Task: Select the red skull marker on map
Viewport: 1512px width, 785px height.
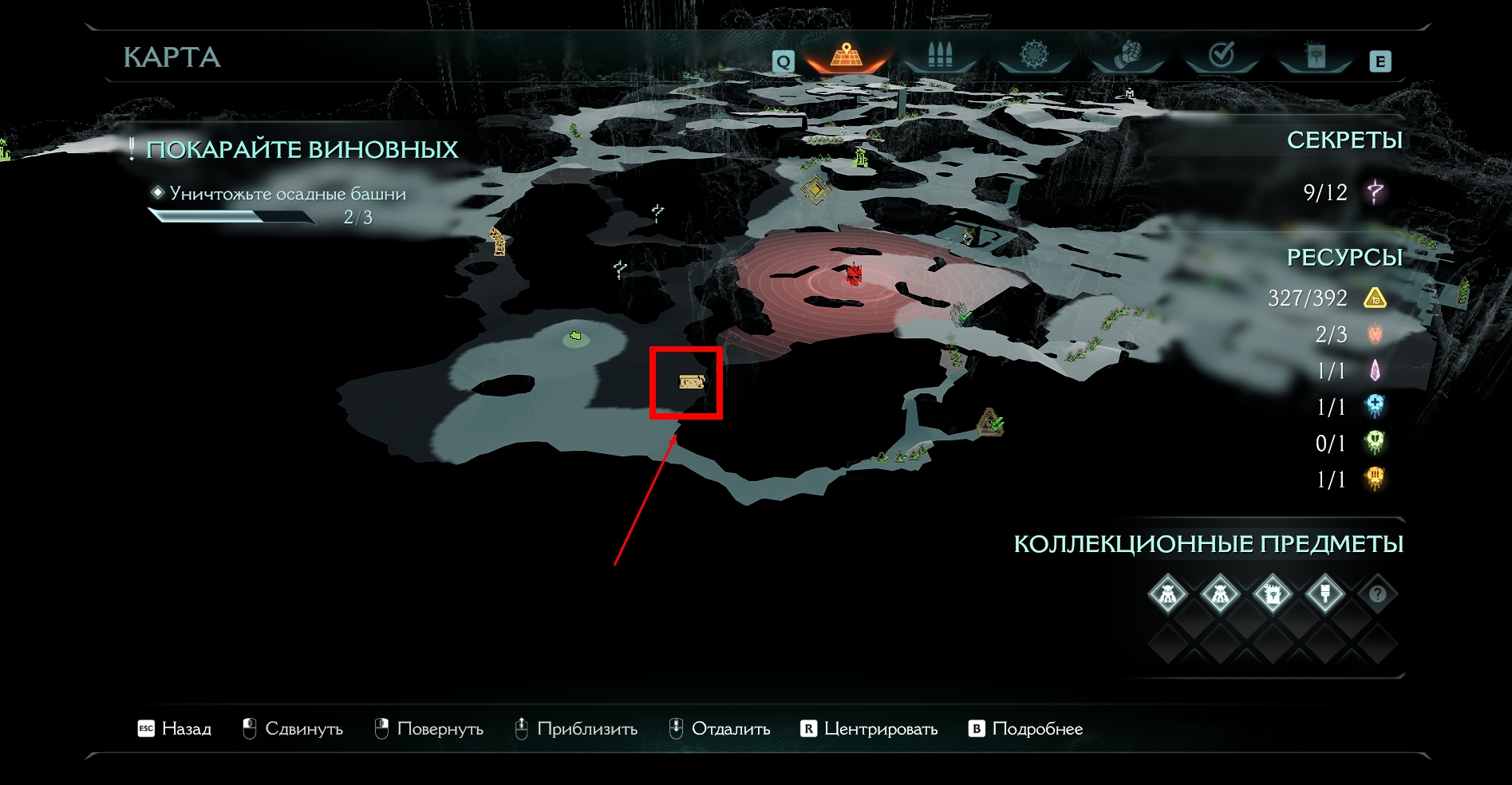Action: [x=855, y=275]
